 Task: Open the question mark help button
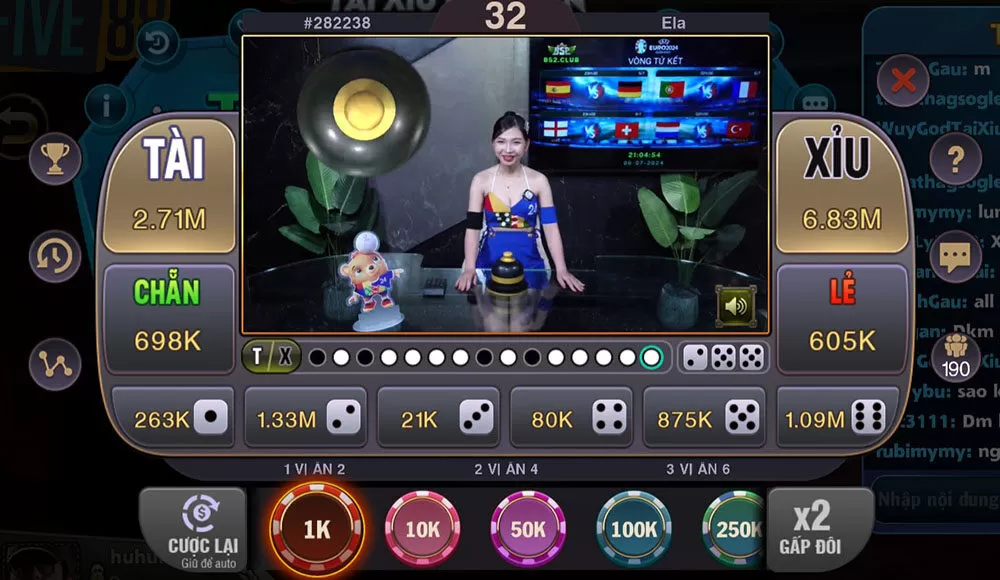coord(956,158)
